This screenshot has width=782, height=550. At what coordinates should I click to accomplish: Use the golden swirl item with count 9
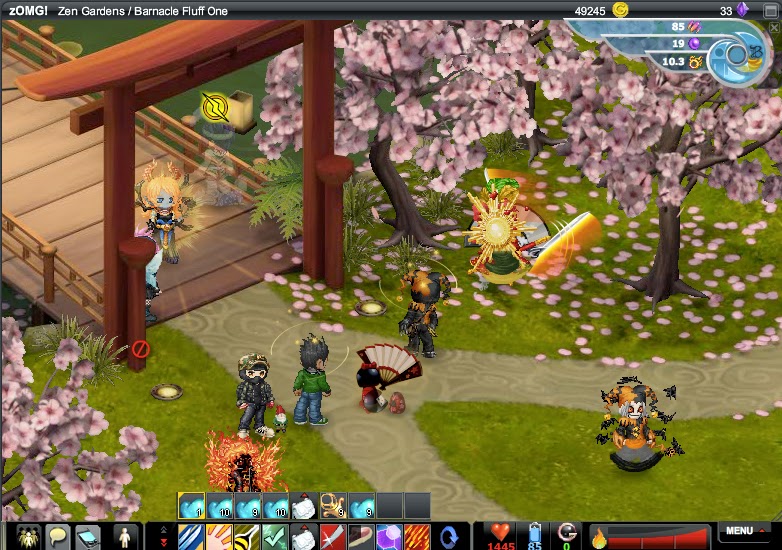click(x=333, y=506)
